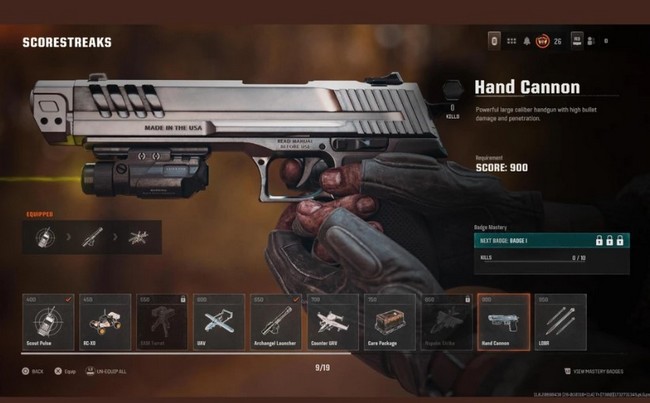Image resolution: width=650 pixels, height=403 pixels.
Task: Select the Archangel Launcher scorestreak
Action: pyautogui.click(x=275, y=320)
